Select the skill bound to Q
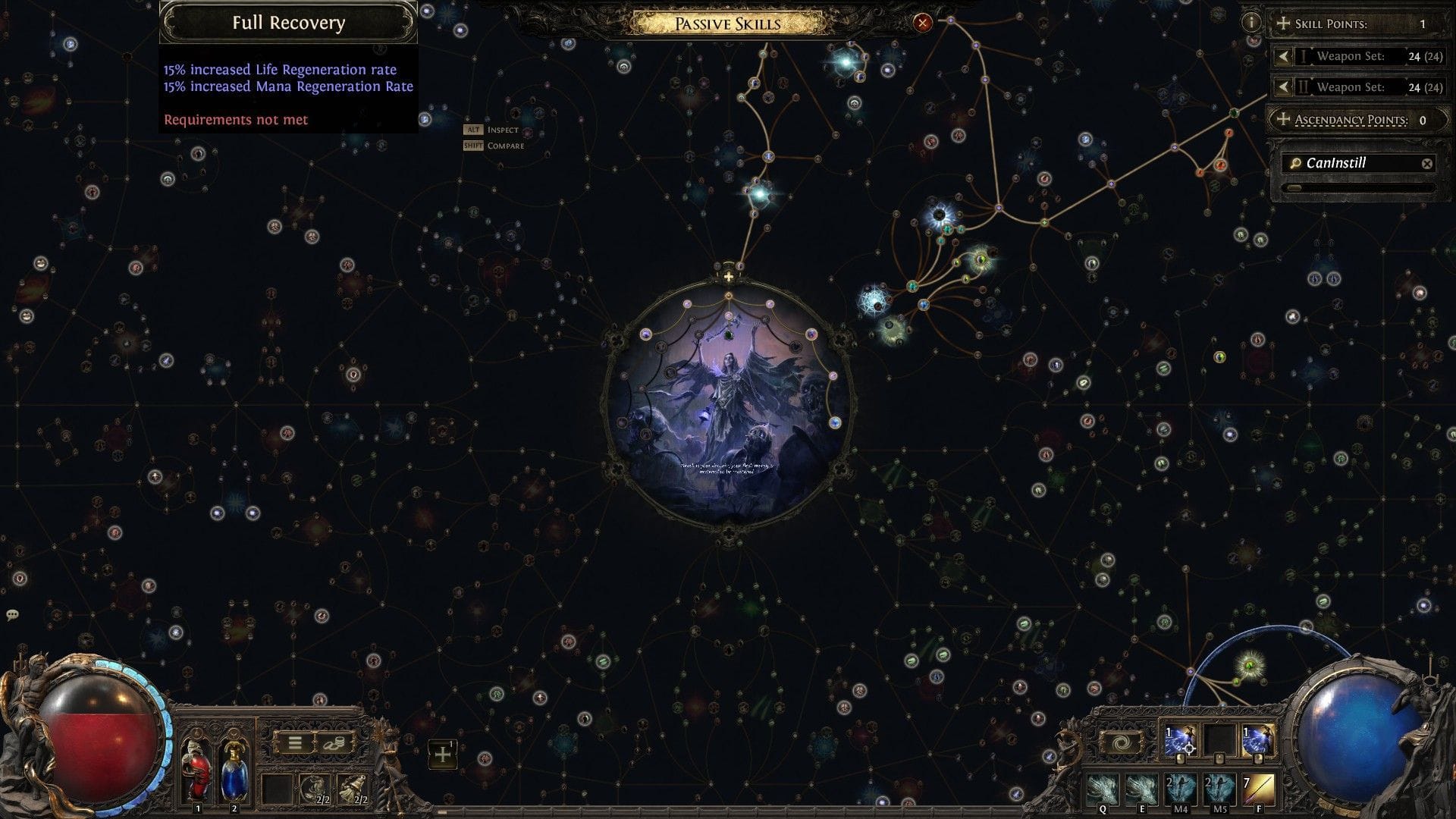Screen dimensions: 1456x819 tap(1103, 791)
